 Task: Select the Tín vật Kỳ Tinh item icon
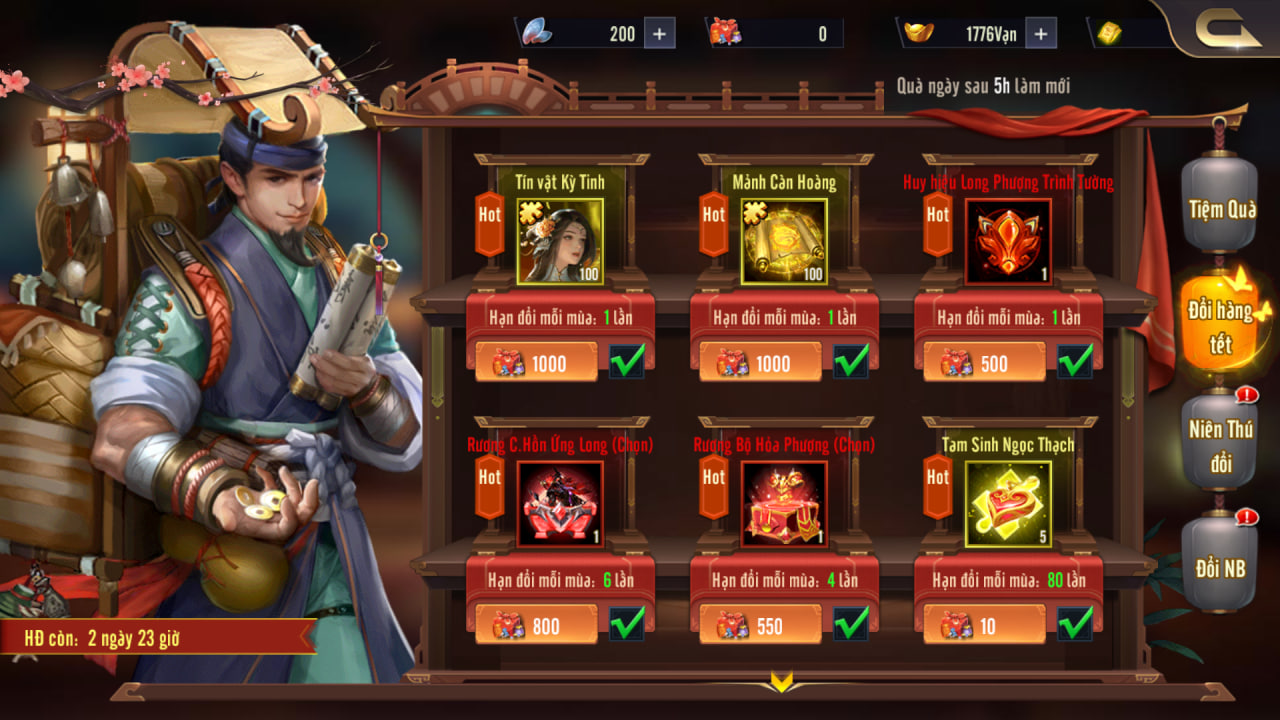[x=560, y=241]
